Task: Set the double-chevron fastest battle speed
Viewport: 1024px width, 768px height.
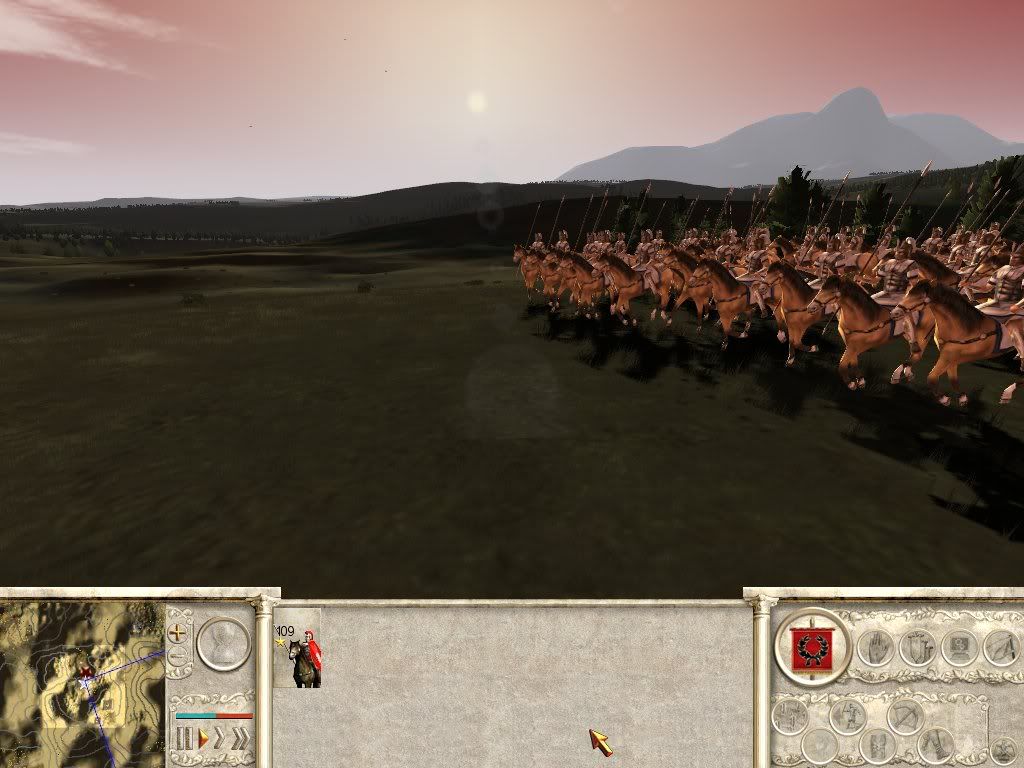Action: coord(239,739)
